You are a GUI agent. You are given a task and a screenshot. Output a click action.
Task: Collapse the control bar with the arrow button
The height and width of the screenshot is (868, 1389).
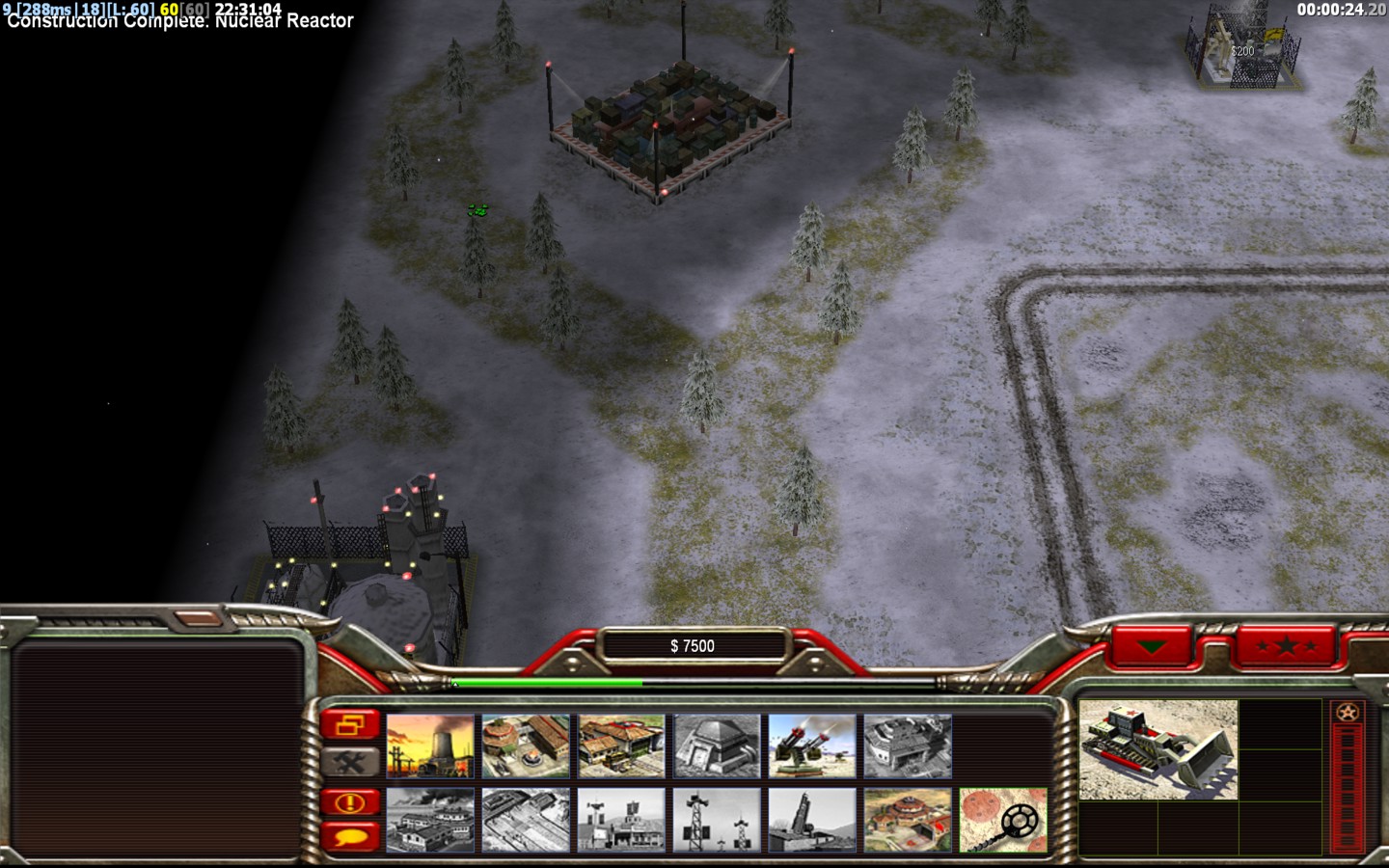click(1151, 645)
